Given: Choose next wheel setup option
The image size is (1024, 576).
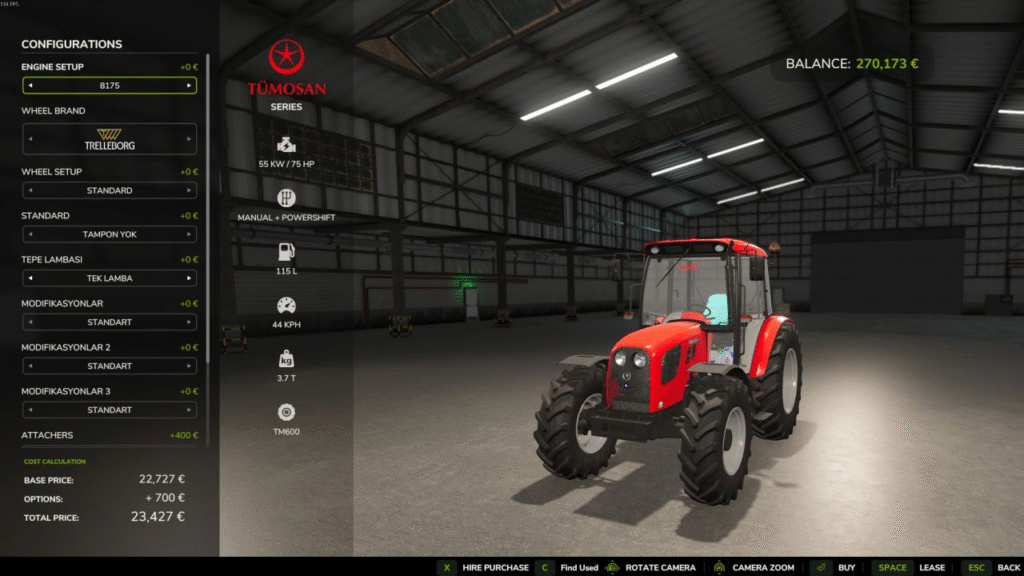Looking at the screenshot, I should [189, 190].
